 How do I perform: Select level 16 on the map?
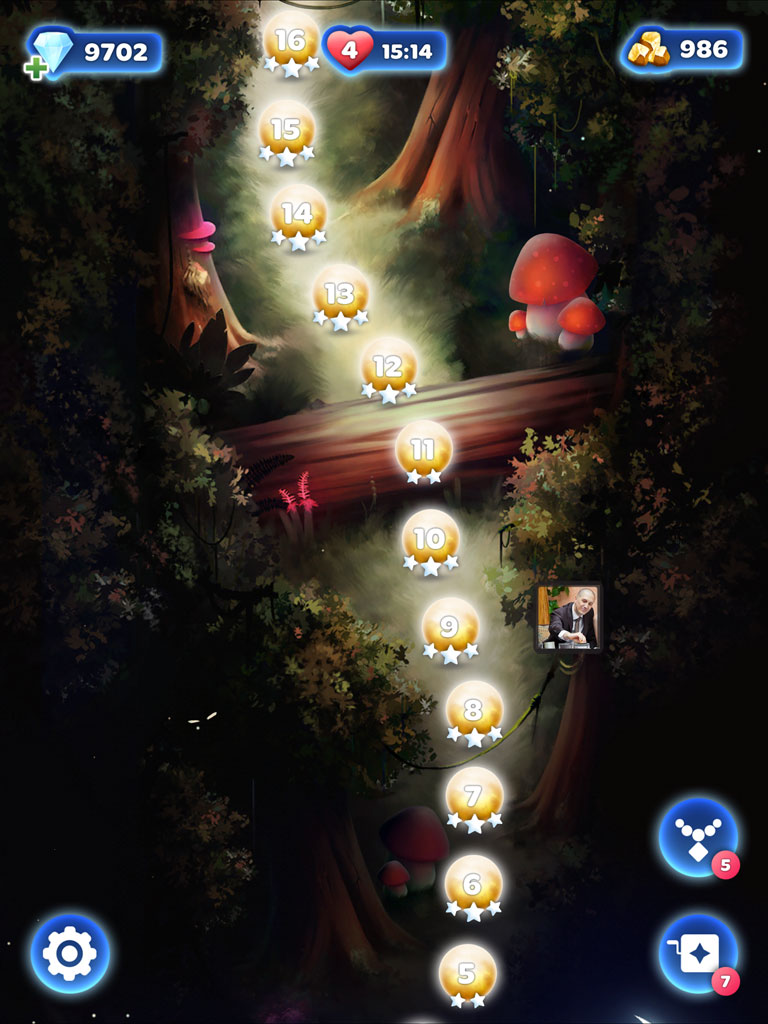(x=291, y=42)
